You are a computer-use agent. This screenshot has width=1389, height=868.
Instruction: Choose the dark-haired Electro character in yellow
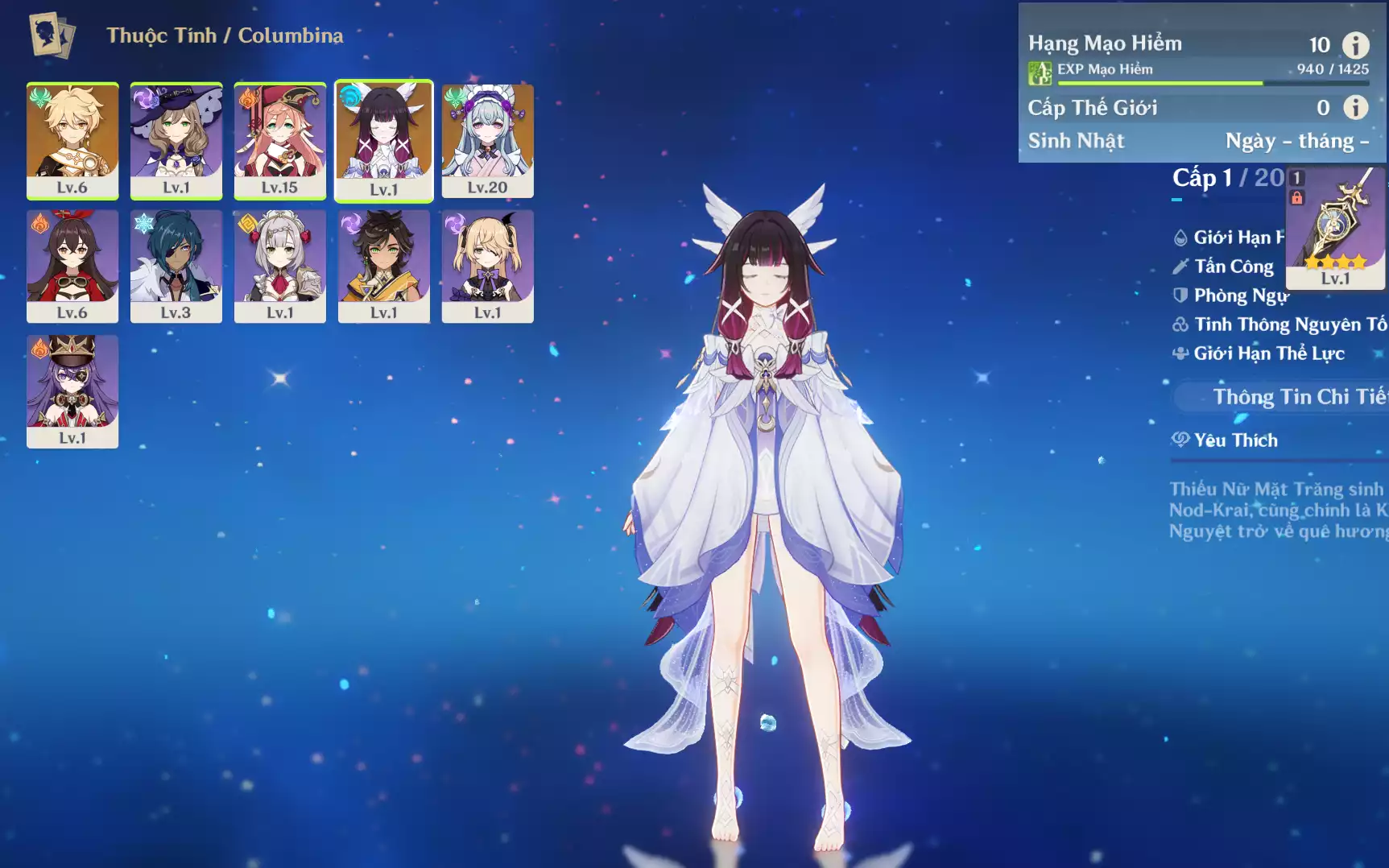point(384,266)
